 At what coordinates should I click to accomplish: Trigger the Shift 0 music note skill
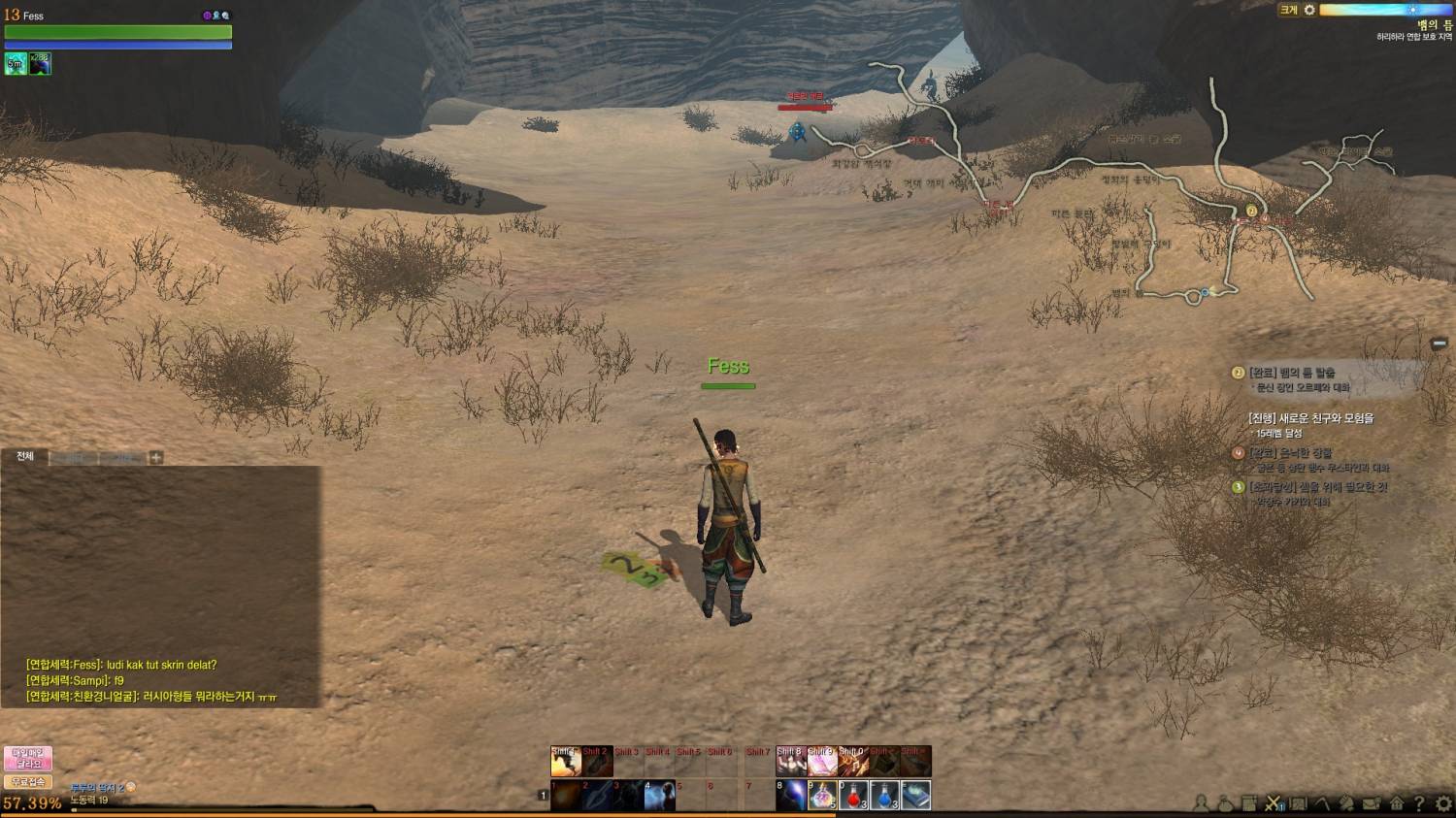click(853, 762)
